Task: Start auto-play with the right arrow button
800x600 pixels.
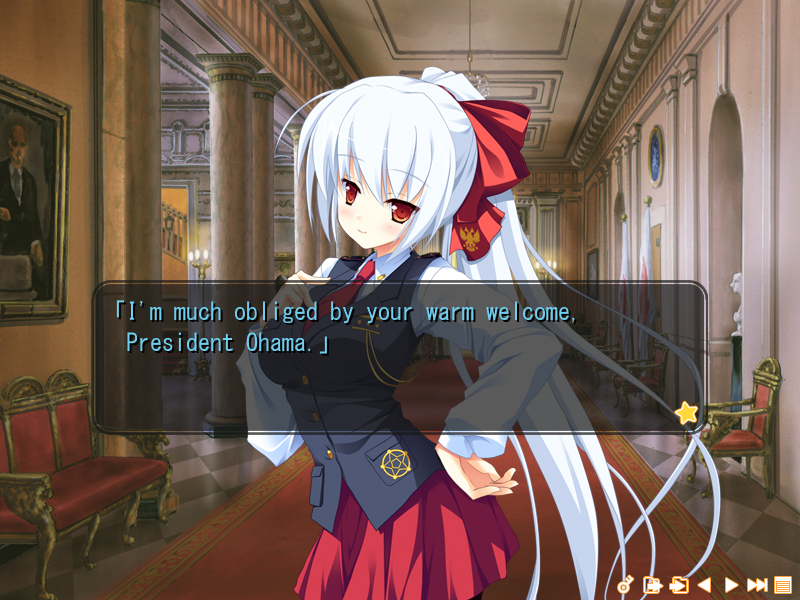Action: pos(731,585)
